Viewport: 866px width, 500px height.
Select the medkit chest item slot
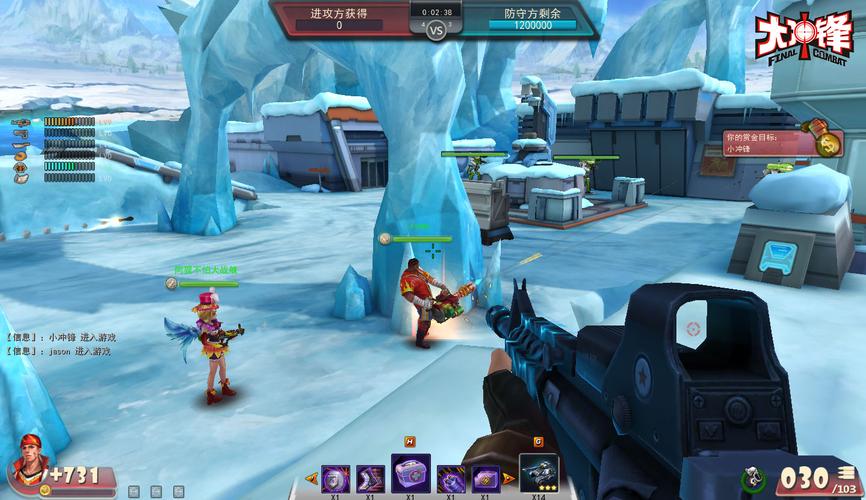tap(409, 473)
